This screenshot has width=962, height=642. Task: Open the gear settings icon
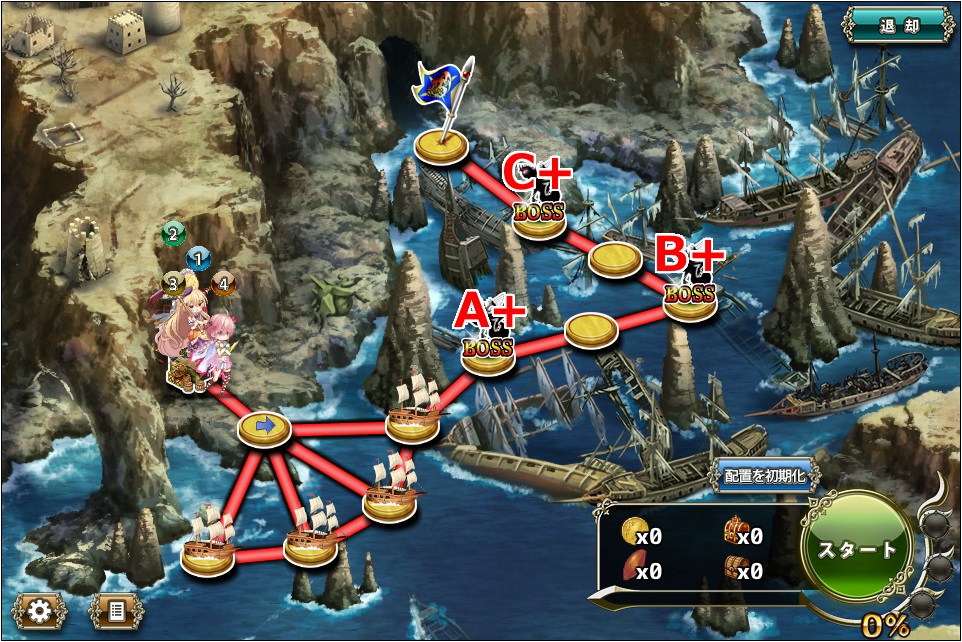click(x=39, y=610)
